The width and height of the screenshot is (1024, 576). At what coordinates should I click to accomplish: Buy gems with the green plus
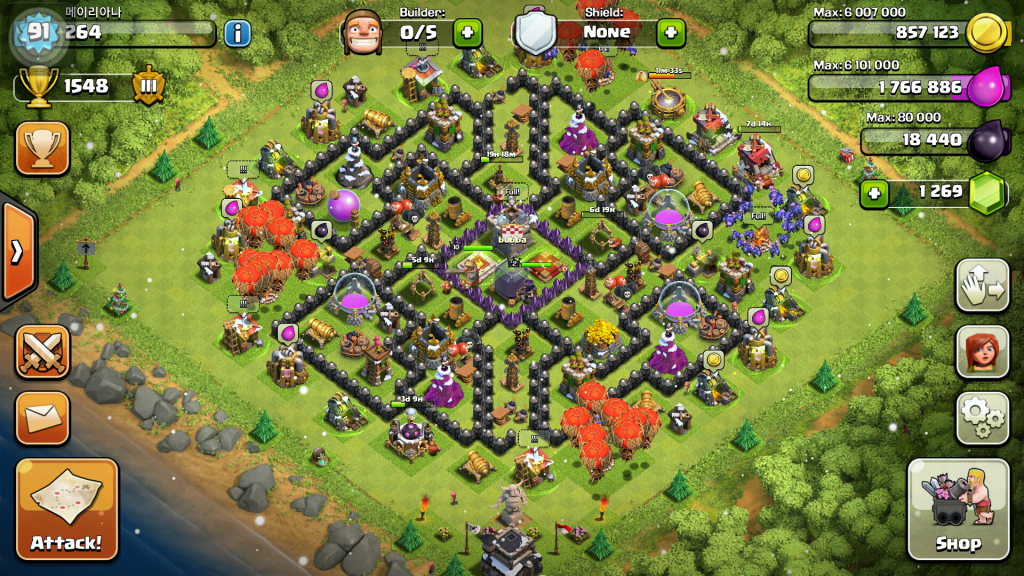pos(875,192)
